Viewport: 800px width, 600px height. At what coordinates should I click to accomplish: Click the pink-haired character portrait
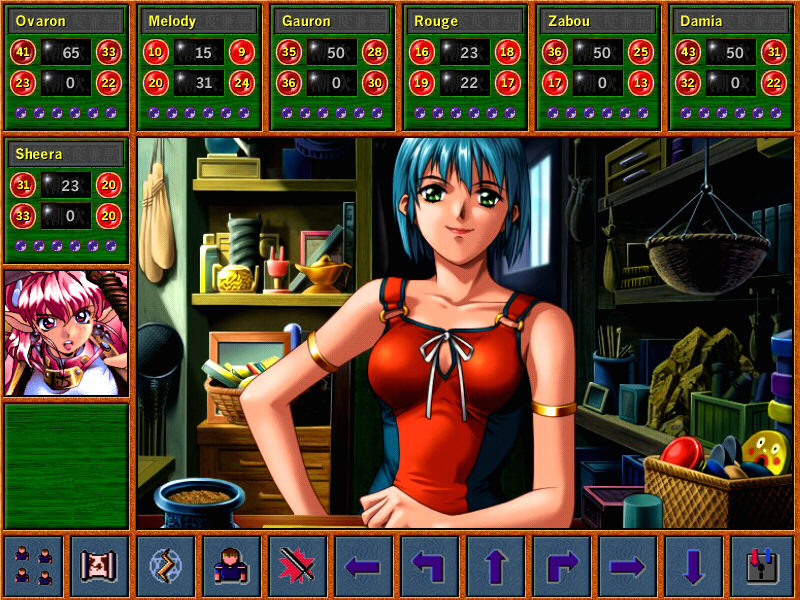point(66,332)
